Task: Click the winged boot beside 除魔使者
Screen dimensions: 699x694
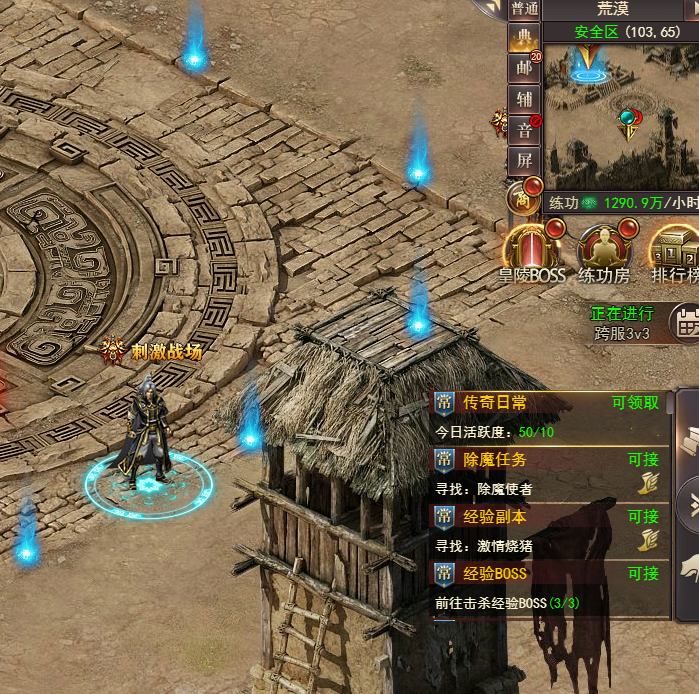Action: 648,485
